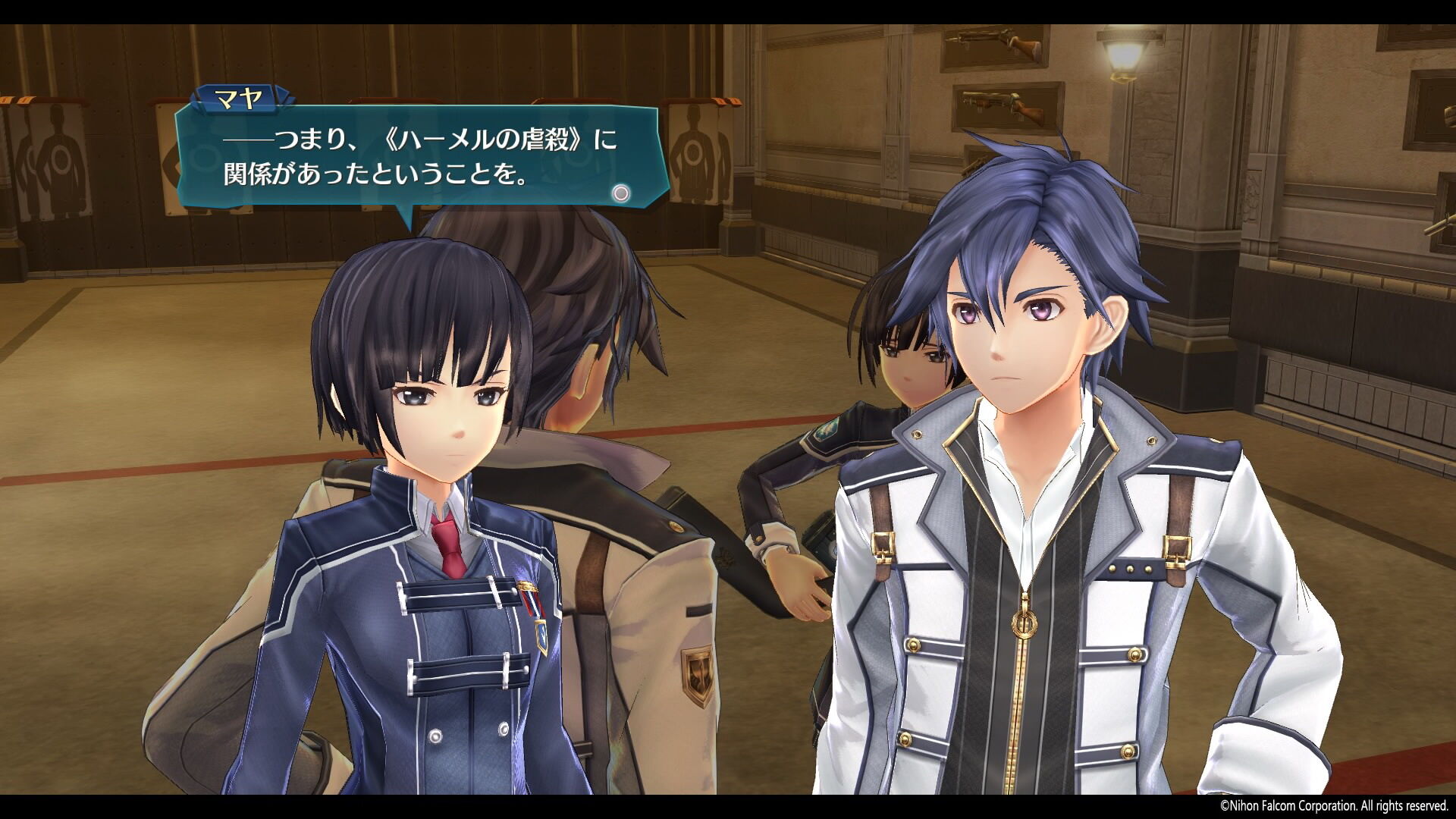Advance Maya's dialogue speech bubble
1456x819 pixels.
click(620, 193)
